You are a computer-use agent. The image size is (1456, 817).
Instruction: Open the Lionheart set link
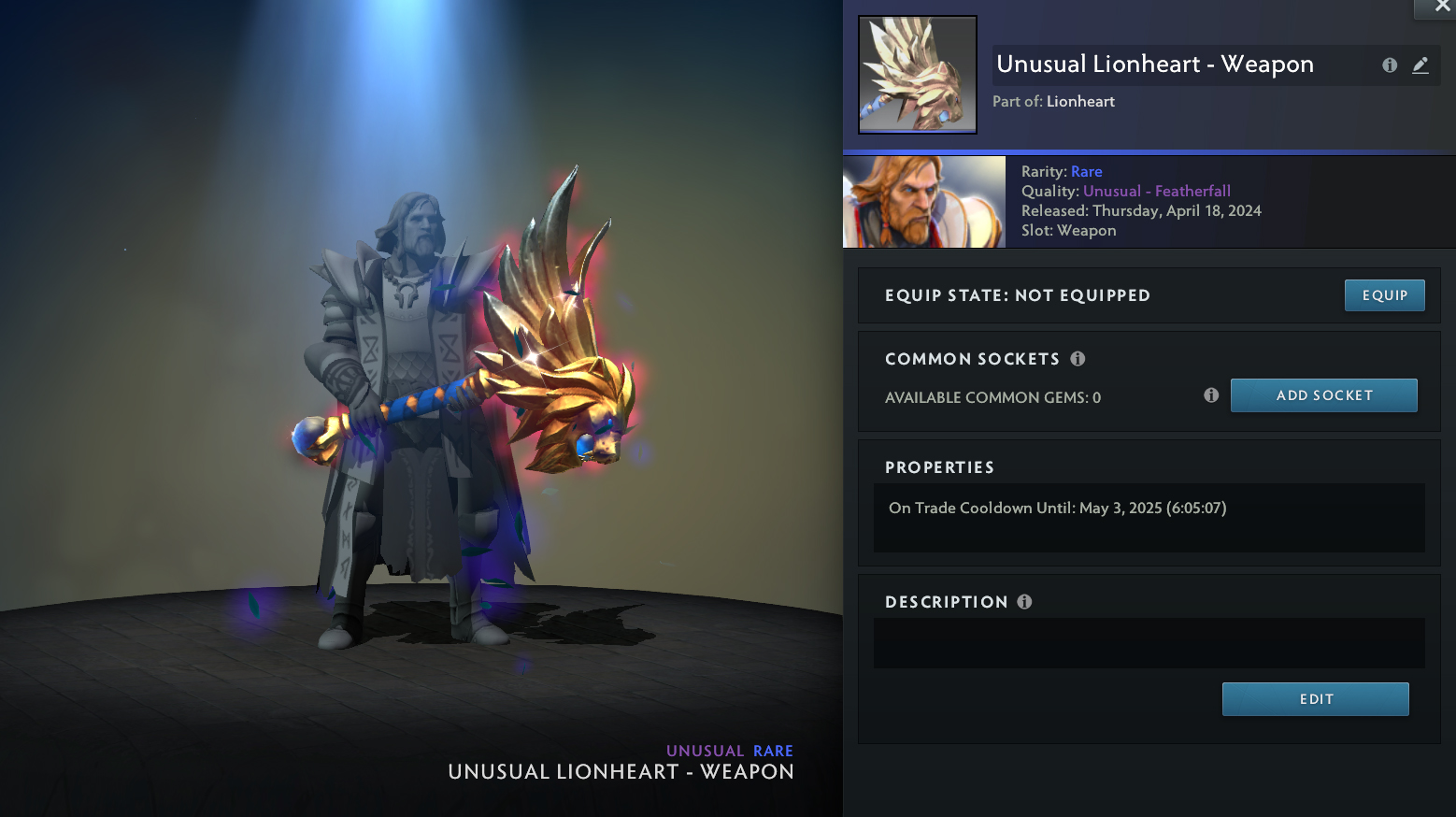1080,102
